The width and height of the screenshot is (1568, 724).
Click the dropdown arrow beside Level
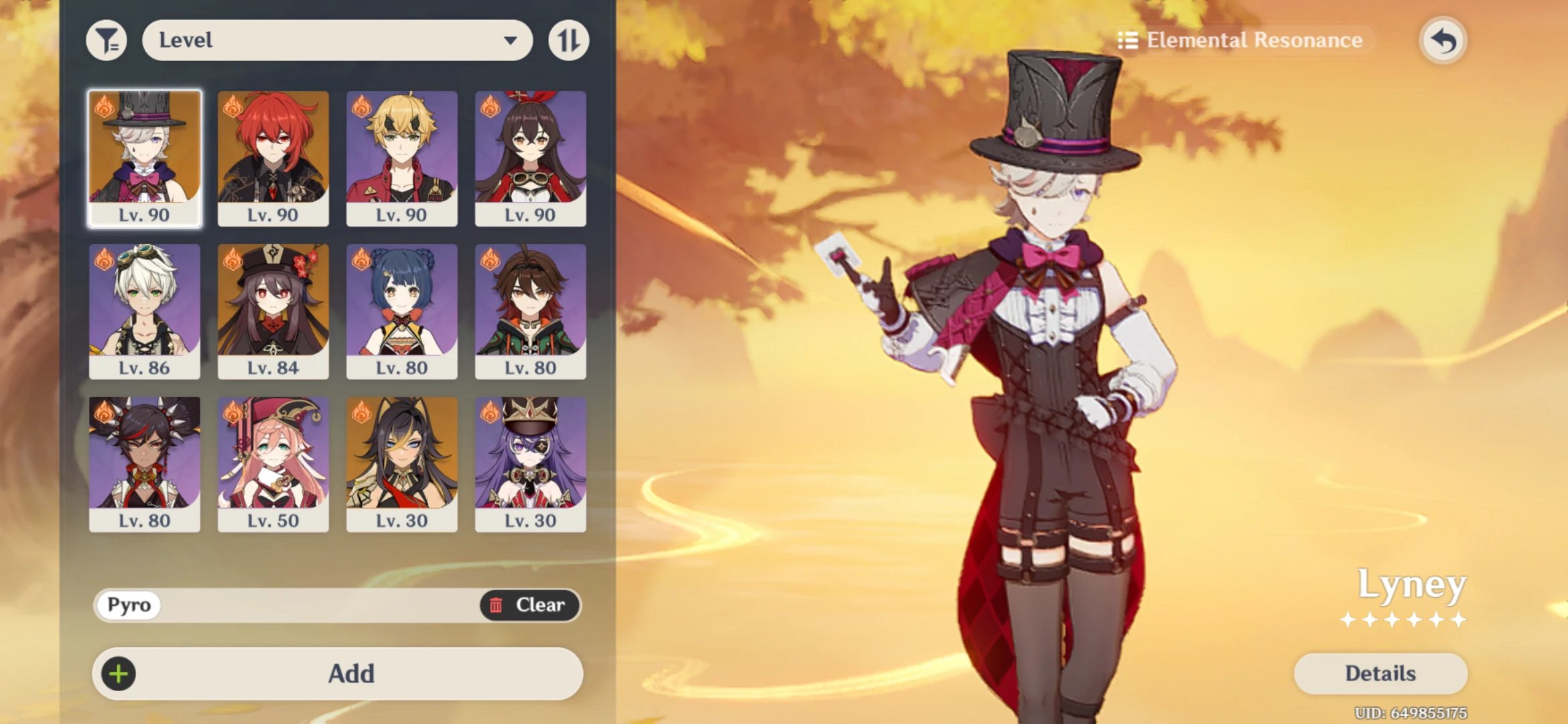[511, 40]
